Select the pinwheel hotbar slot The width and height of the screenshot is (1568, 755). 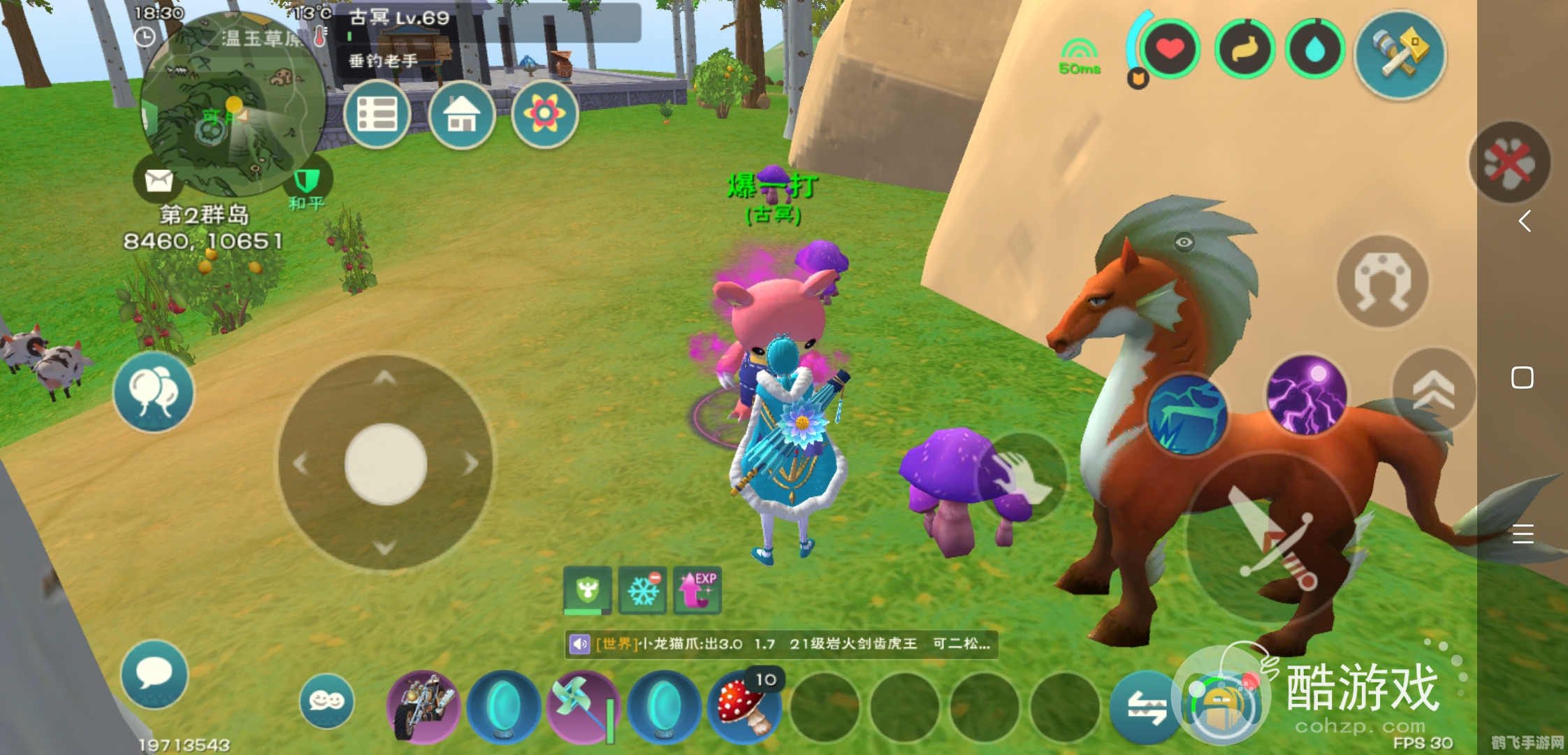pyautogui.click(x=583, y=706)
